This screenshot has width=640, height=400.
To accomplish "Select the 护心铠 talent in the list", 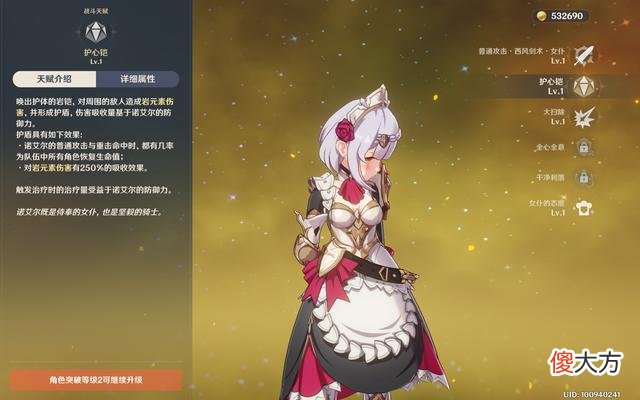I will click(585, 85).
